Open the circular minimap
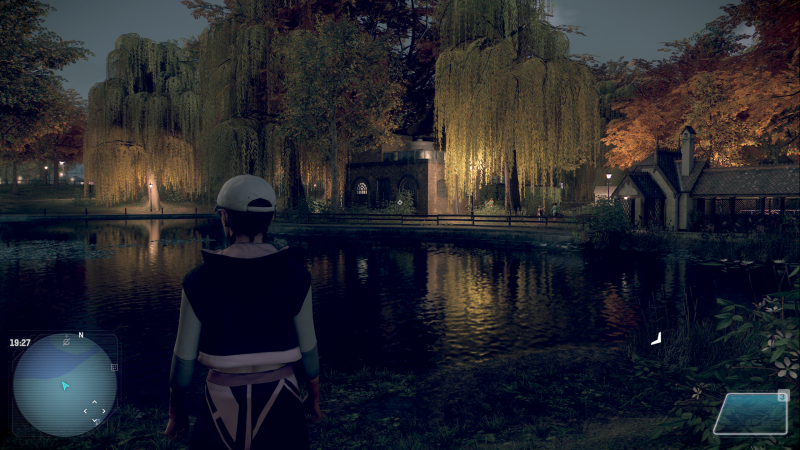This screenshot has height=450, width=800. 64,384
